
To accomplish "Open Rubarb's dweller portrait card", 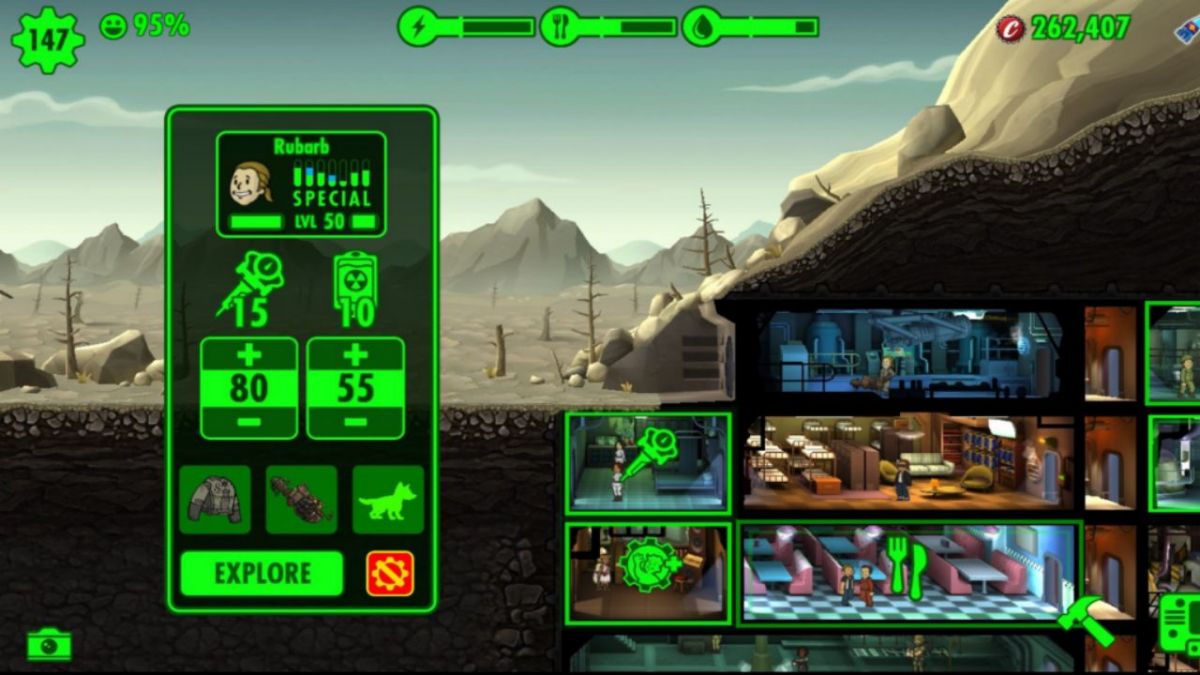I will (301, 185).
